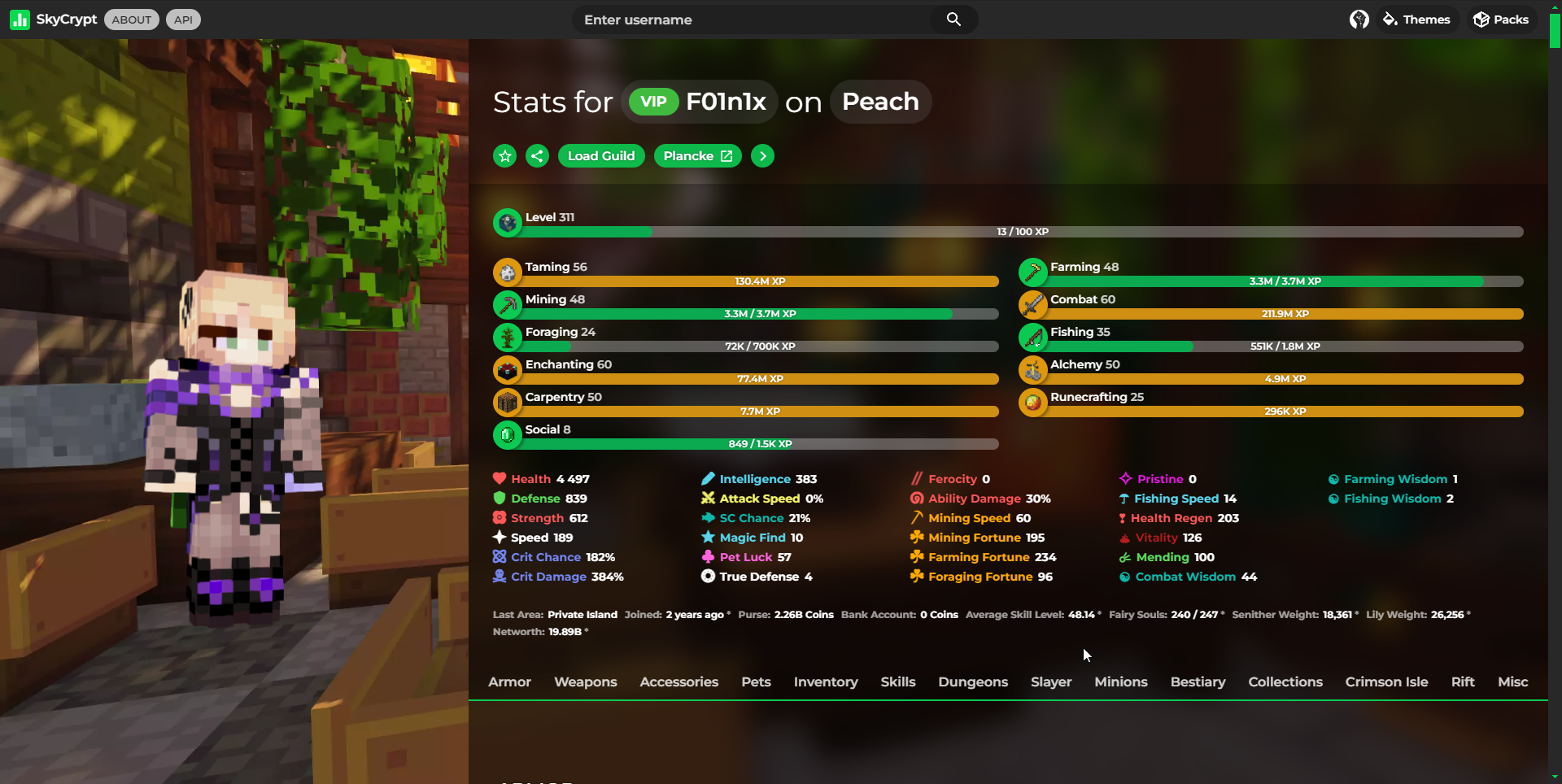This screenshot has height=784, width=1562.
Task: Go to the Dungeons section
Action: 973,682
